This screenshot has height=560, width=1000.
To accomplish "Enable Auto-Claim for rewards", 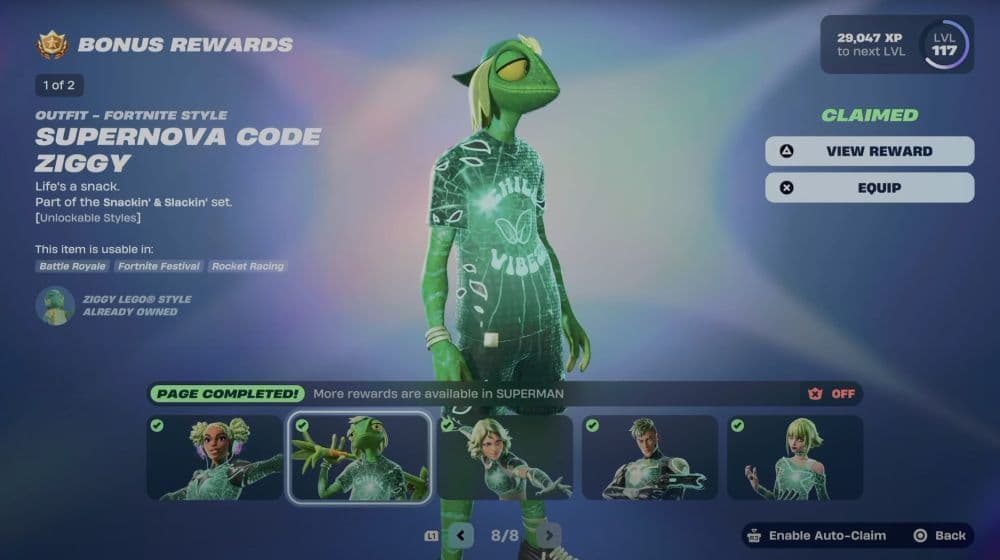I will coord(816,536).
